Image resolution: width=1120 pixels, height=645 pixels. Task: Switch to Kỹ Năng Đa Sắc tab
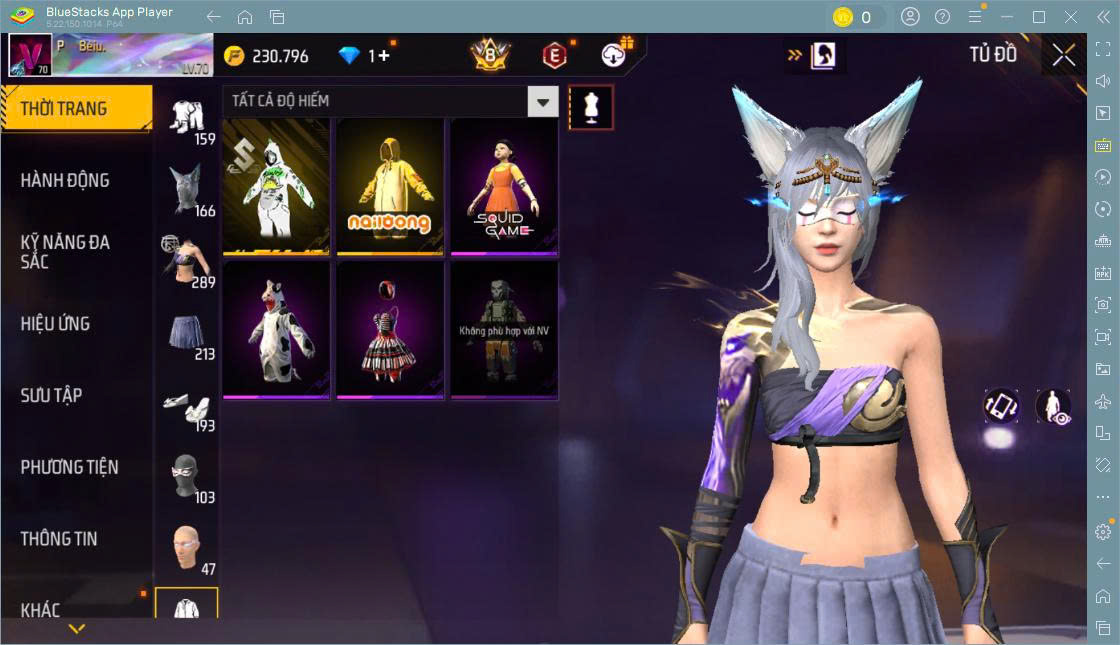pos(65,252)
